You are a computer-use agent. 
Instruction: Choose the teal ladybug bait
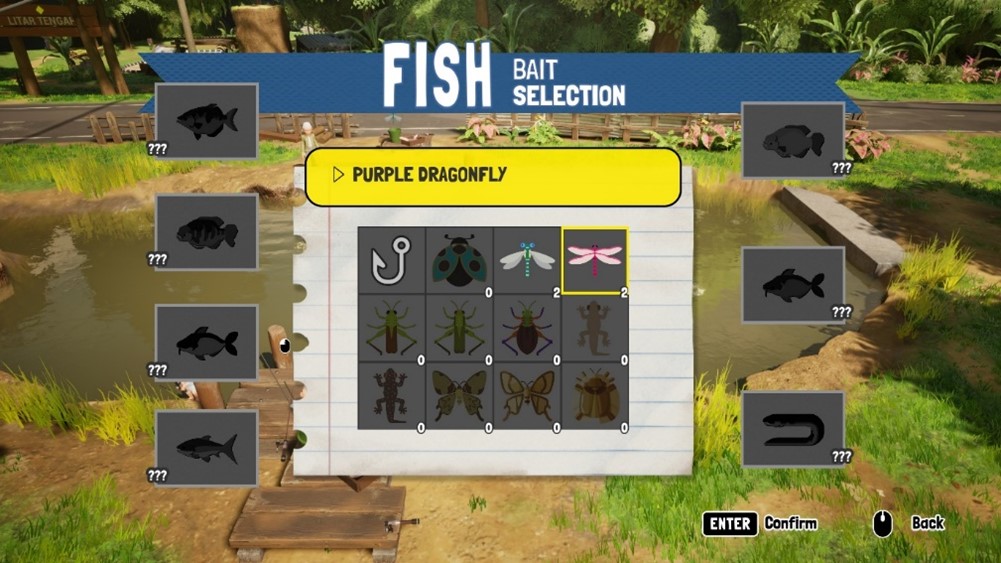(459, 260)
